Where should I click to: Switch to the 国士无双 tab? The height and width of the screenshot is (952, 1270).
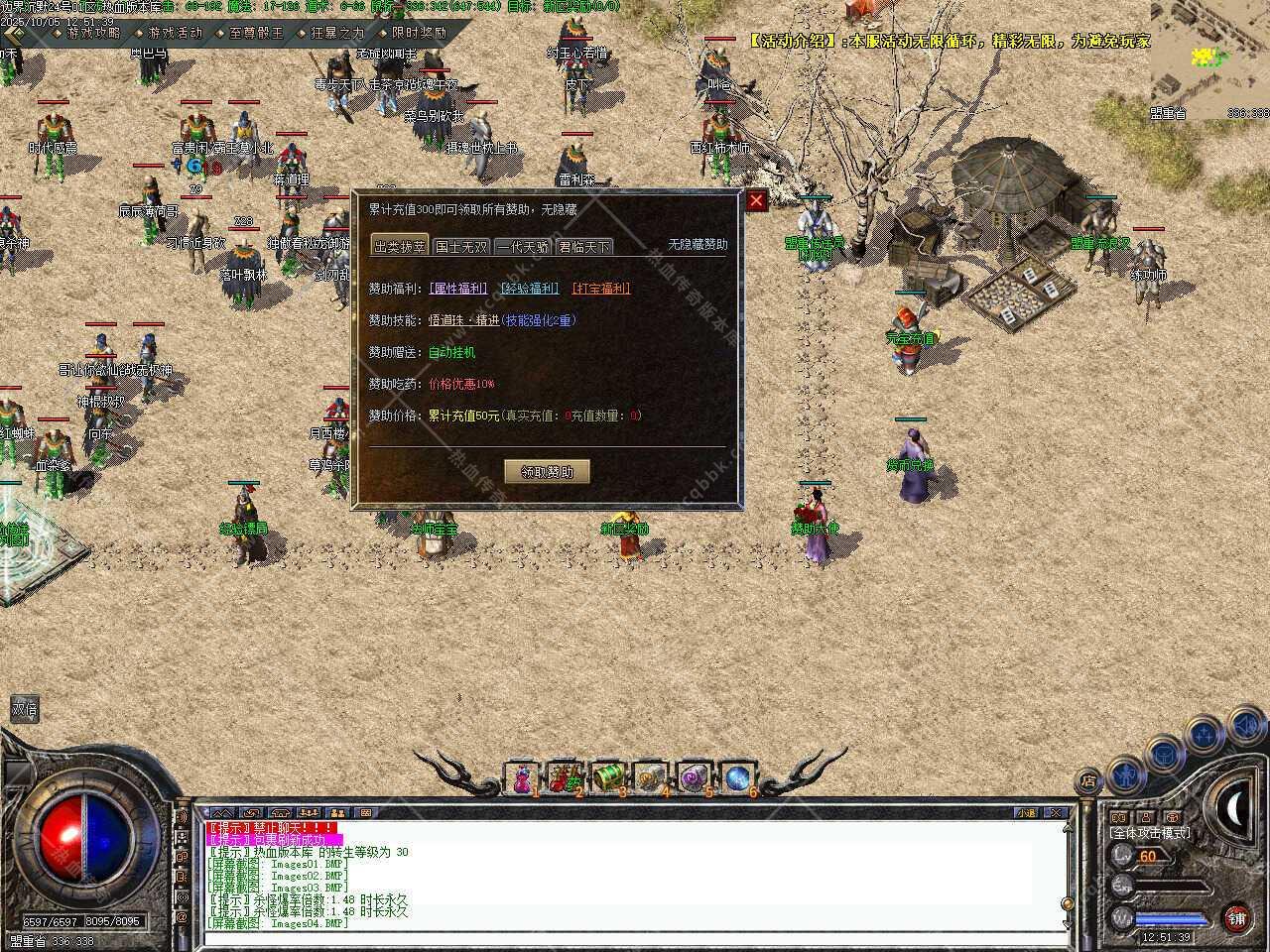pyautogui.click(x=461, y=247)
